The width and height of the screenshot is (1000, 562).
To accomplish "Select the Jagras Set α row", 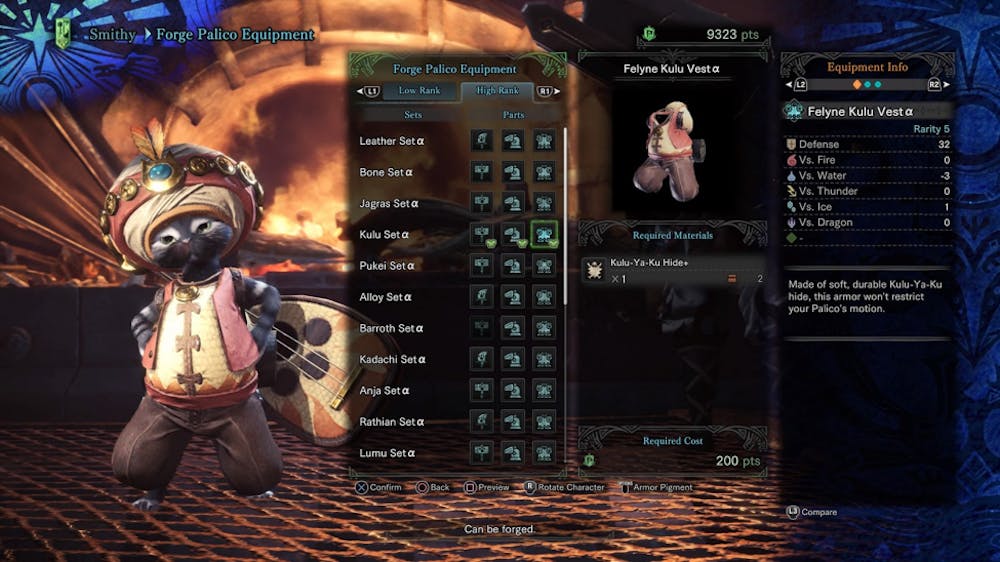I will point(391,204).
